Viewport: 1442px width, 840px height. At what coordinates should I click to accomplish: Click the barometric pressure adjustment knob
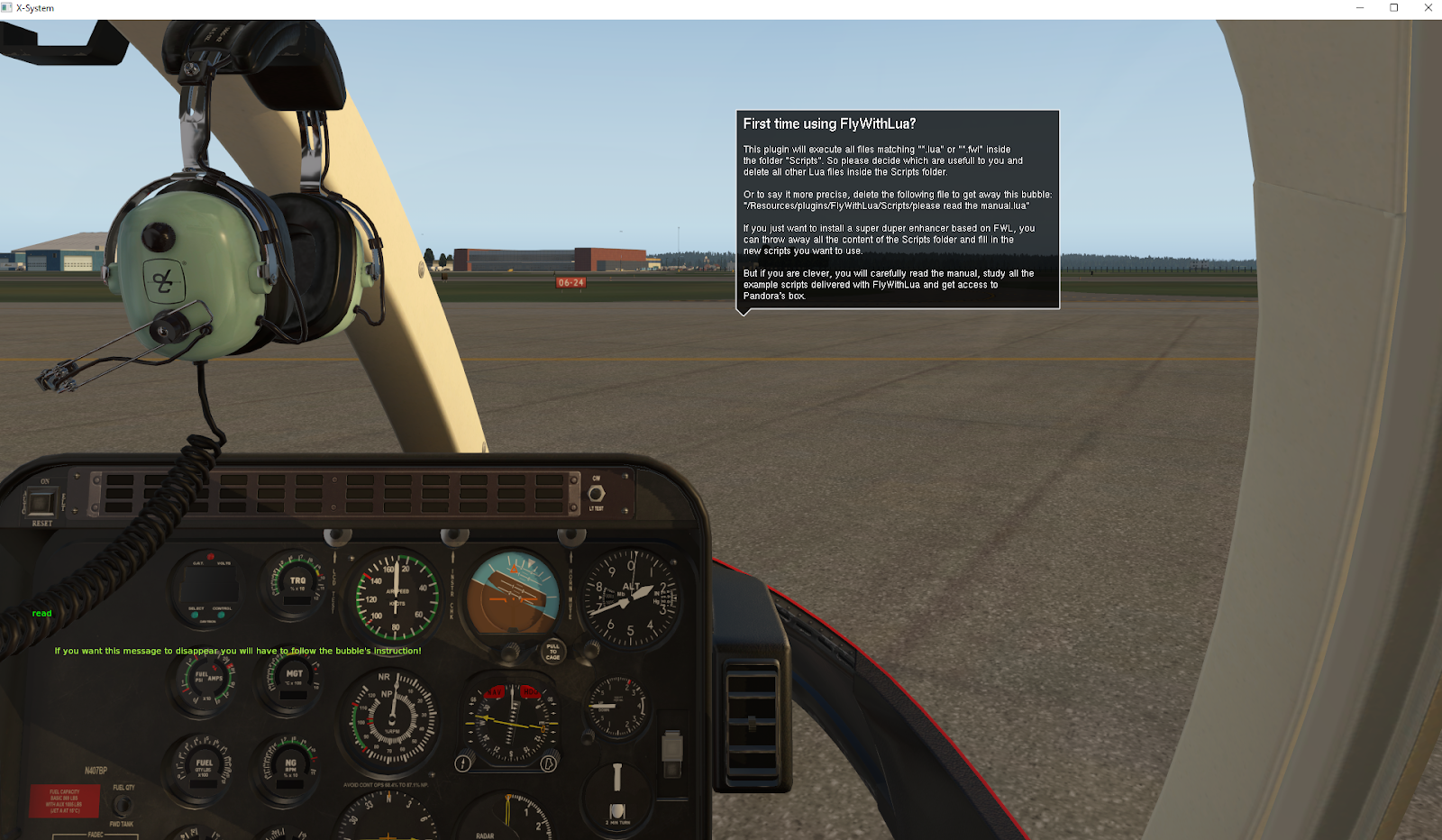[590, 651]
